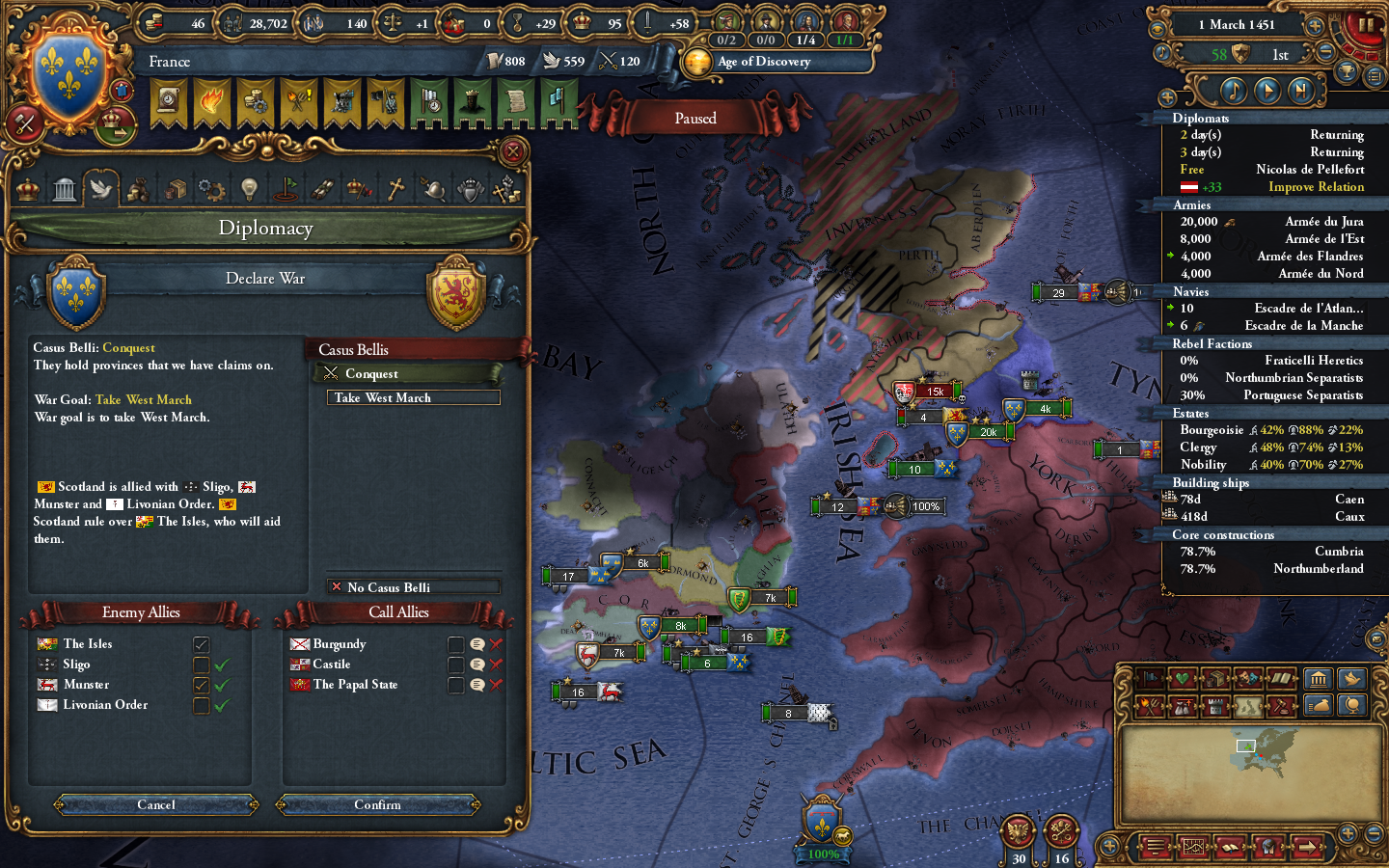The height and width of the screenshot is (868, 1389).
Task: Select the trade goods map mode
Action: (1215, 678)
